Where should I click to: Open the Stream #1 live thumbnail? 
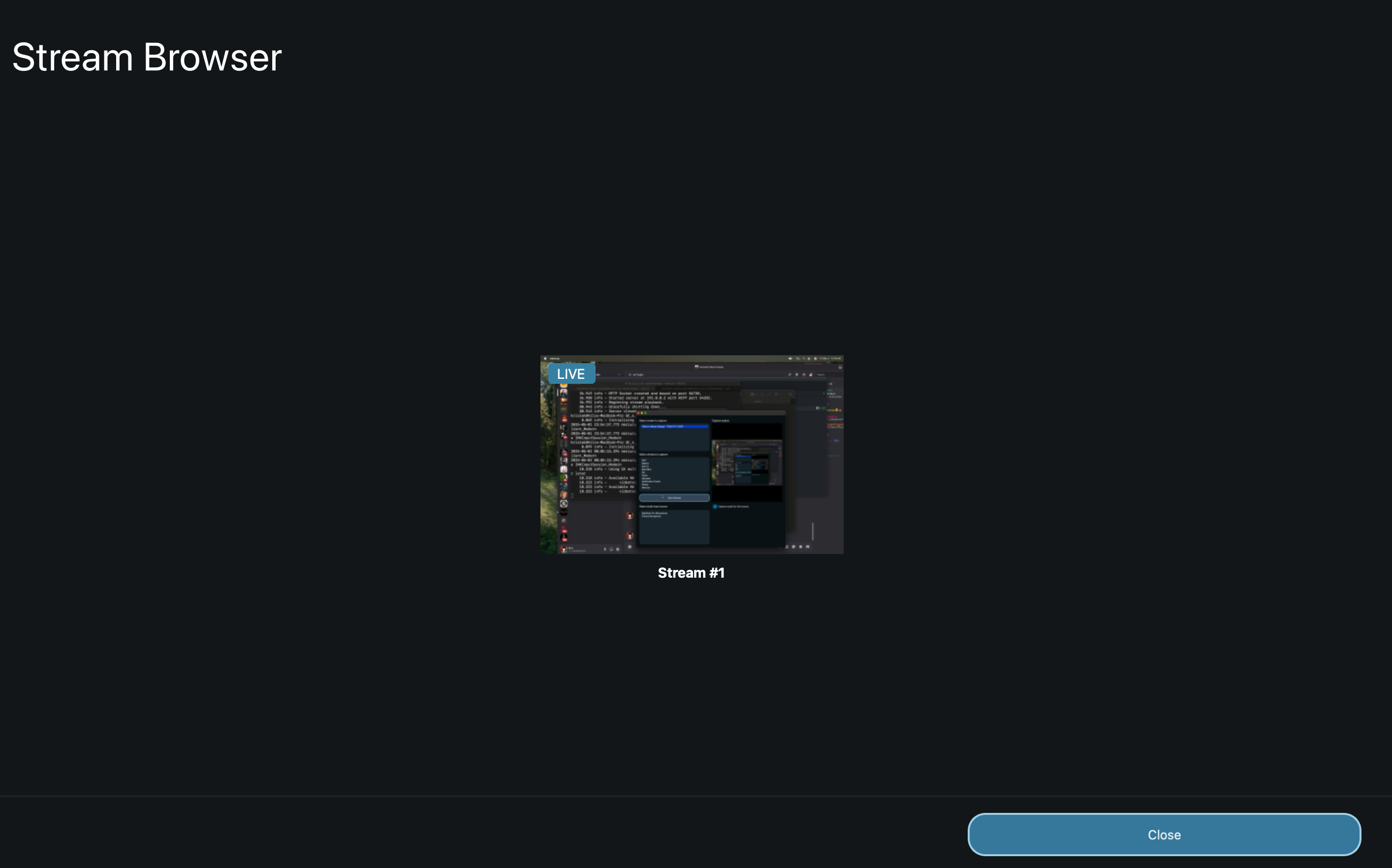point(692,454)
